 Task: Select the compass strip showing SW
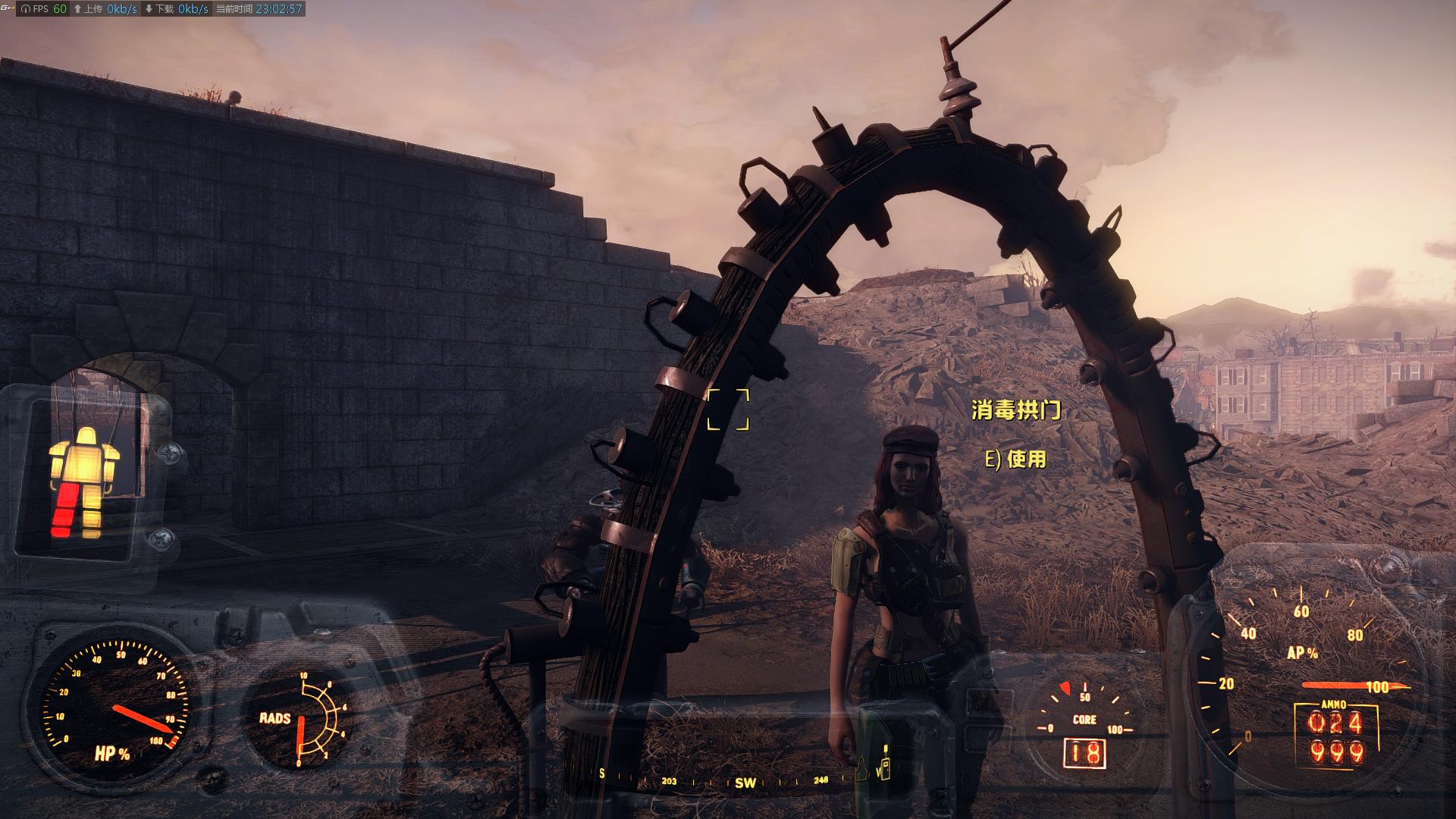tap(745, 781)
